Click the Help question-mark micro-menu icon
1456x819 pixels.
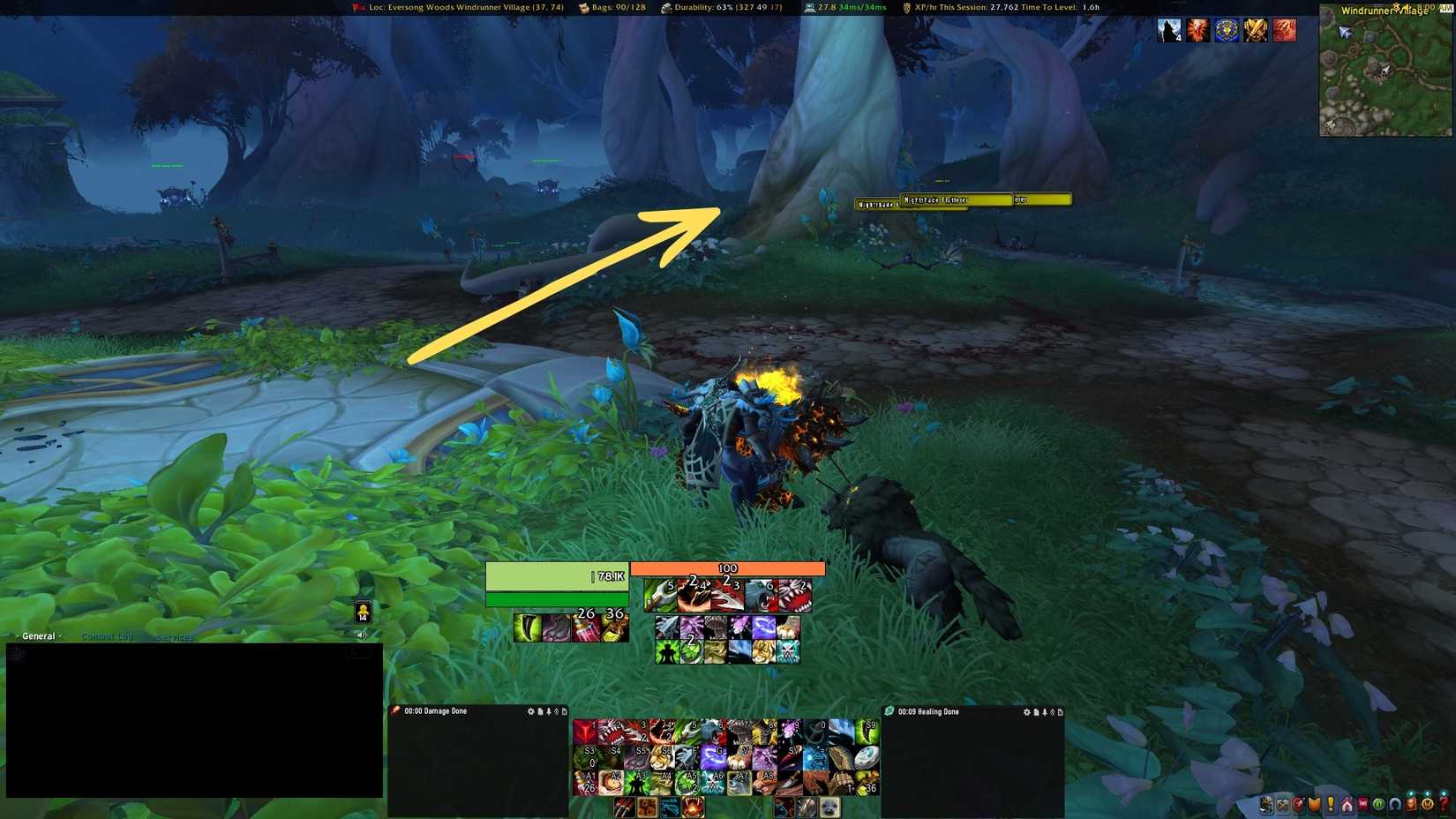1443,804
